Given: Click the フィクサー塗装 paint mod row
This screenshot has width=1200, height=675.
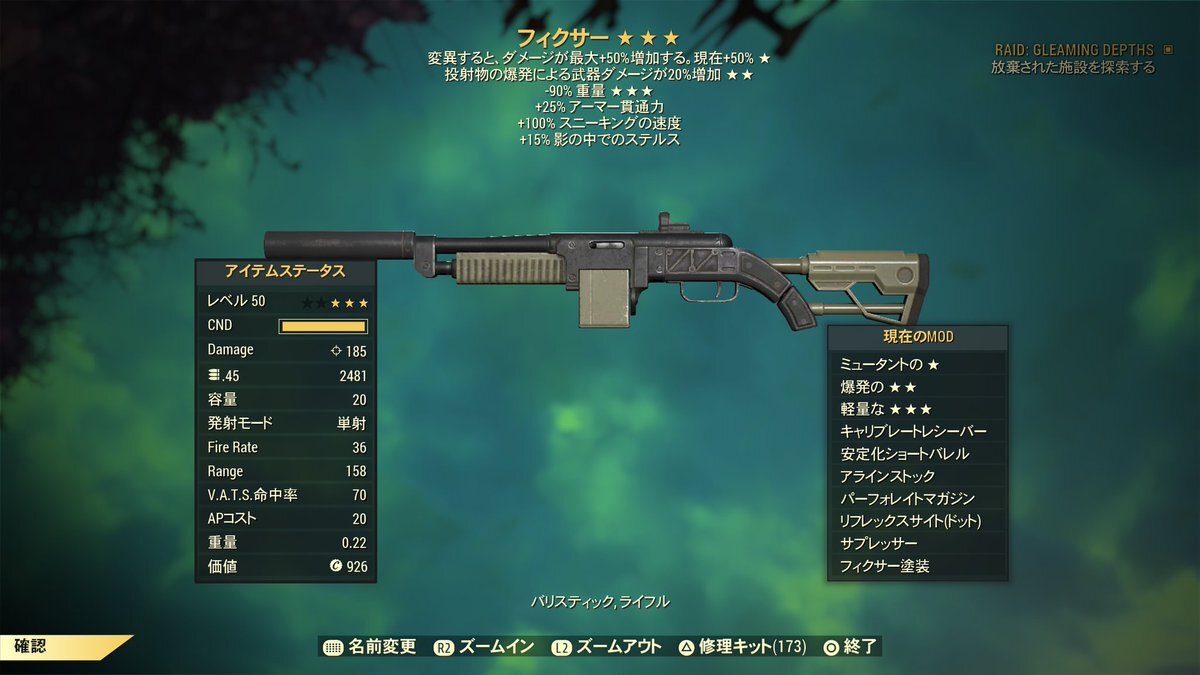Looking at the screenshot, I should click(918, 567).
